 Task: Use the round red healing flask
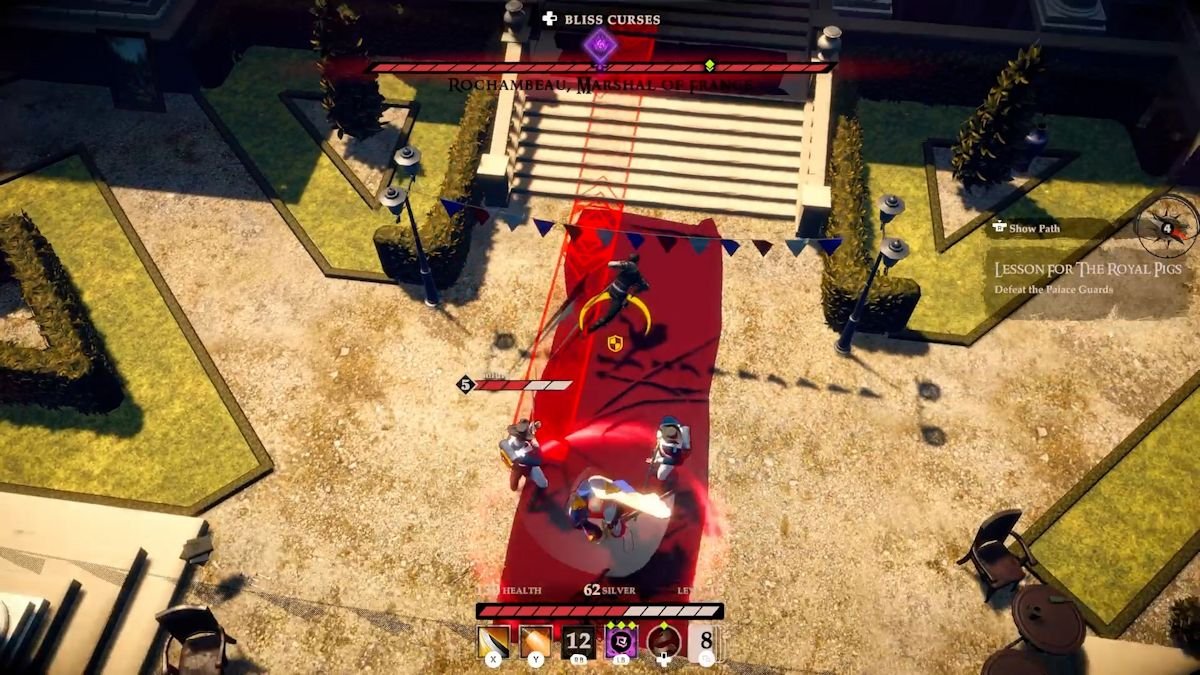click(x=664, y=641)
